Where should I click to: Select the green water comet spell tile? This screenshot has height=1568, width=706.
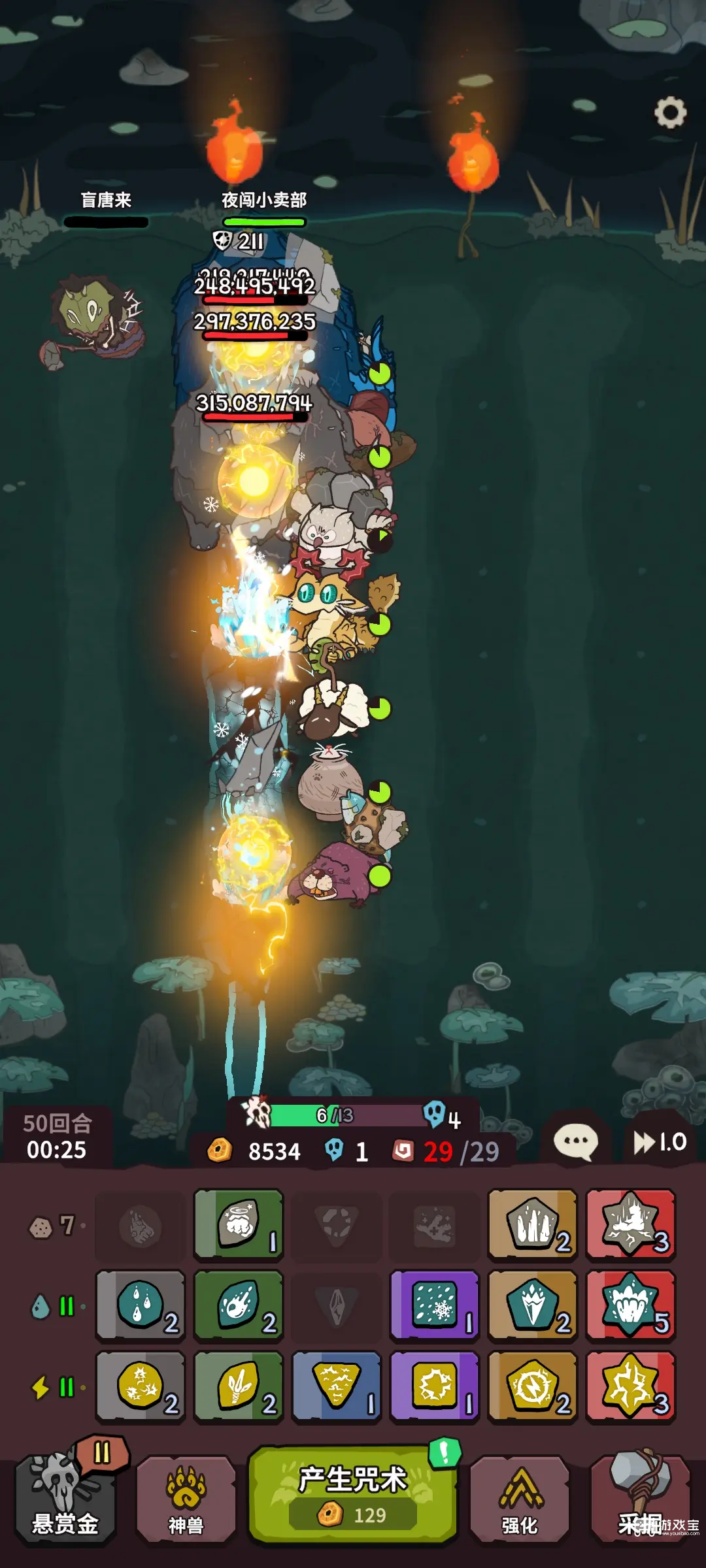(239, 1305)
